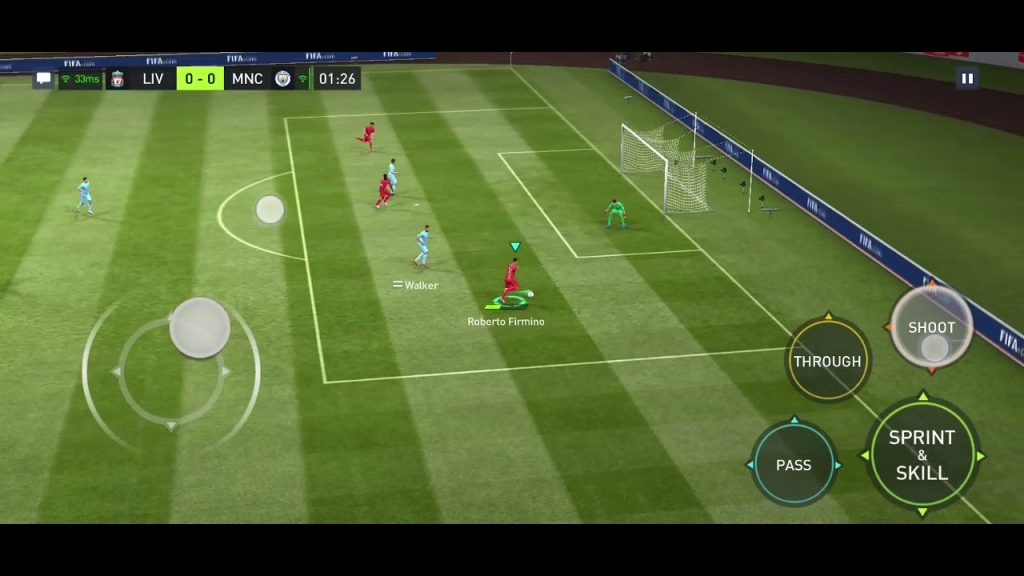Touch the virtual movement joystick knob
The image size is (1024, 576).
200,327
